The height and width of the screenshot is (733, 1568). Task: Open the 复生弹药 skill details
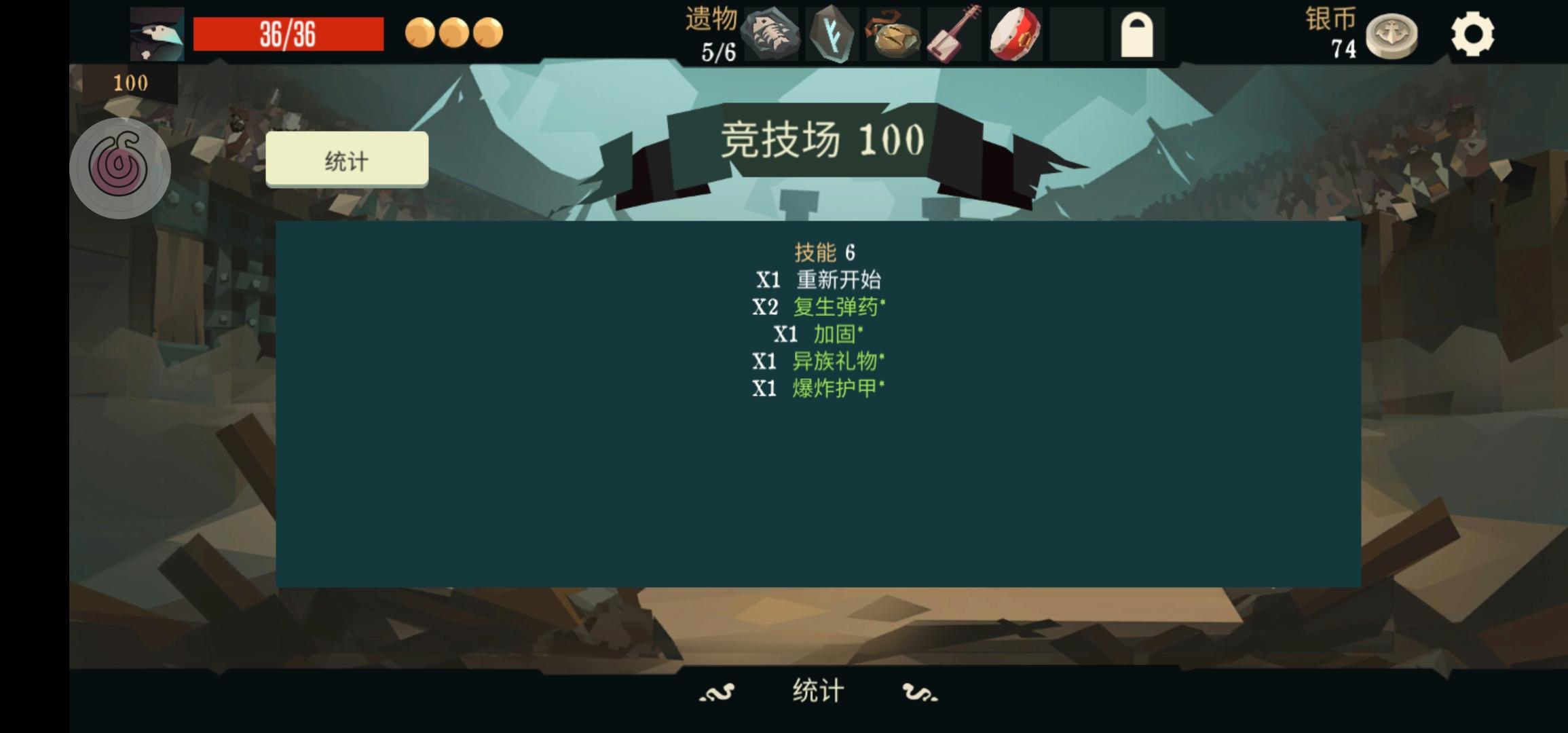(838, 307)
